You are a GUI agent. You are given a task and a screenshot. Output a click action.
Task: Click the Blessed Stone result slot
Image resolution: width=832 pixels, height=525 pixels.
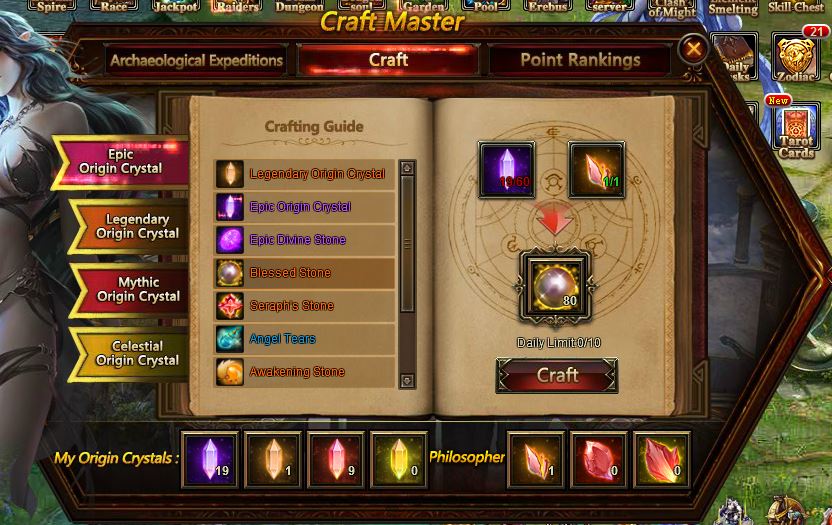(556, 286)
